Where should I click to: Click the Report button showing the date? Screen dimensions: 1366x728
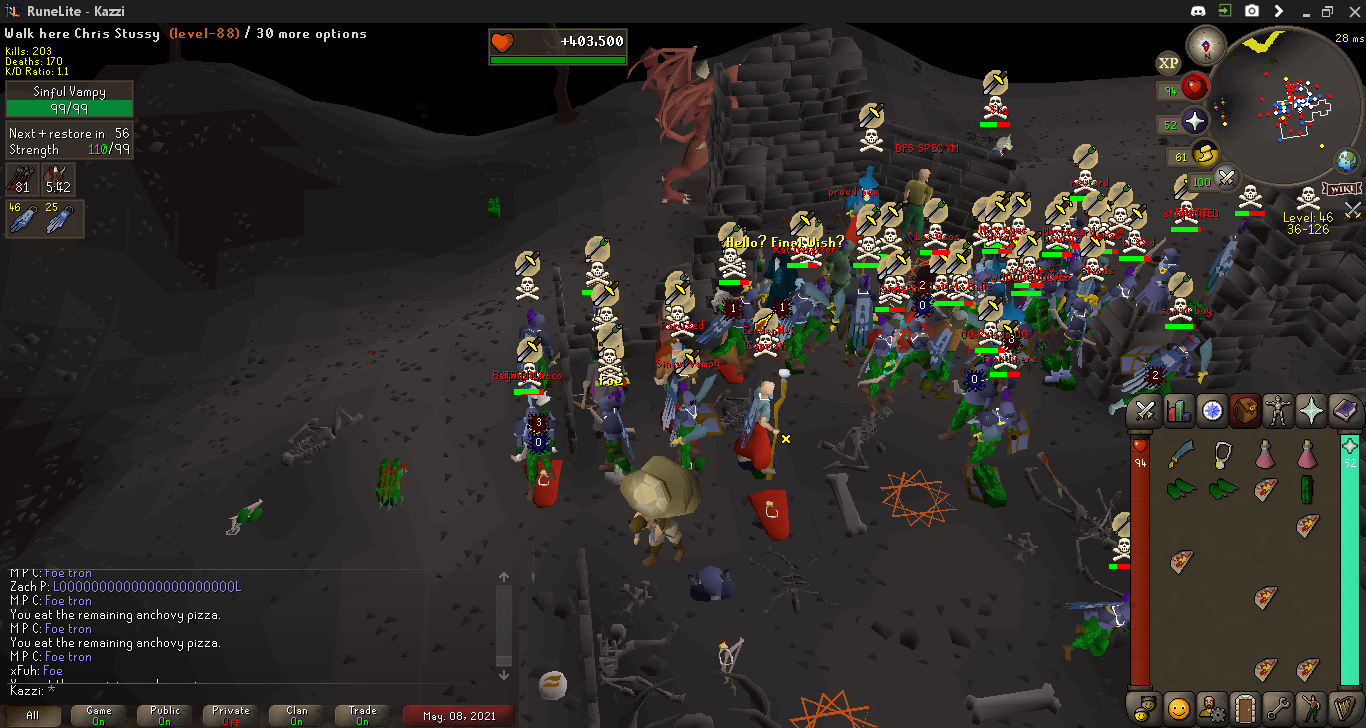[x=457, y=716]
